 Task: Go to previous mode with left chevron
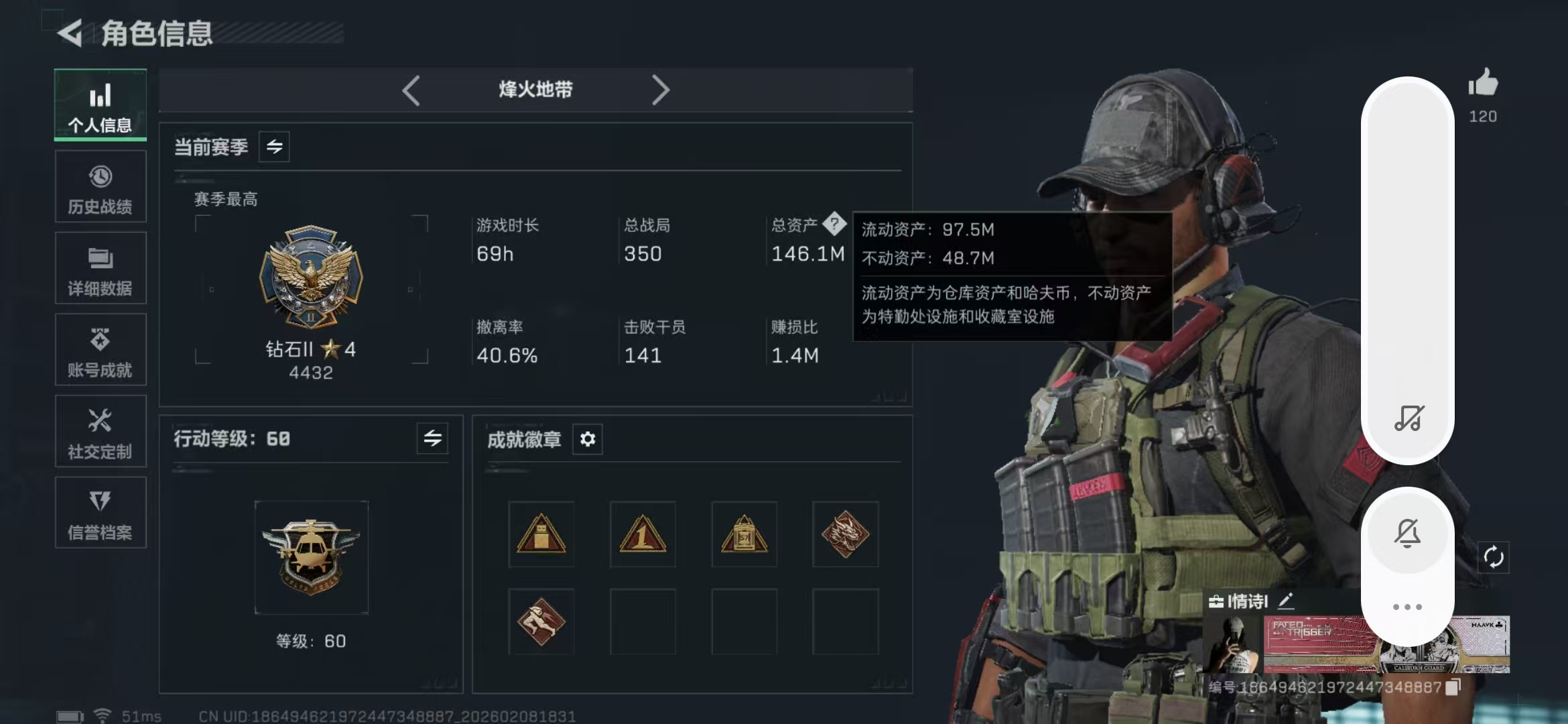412,89
